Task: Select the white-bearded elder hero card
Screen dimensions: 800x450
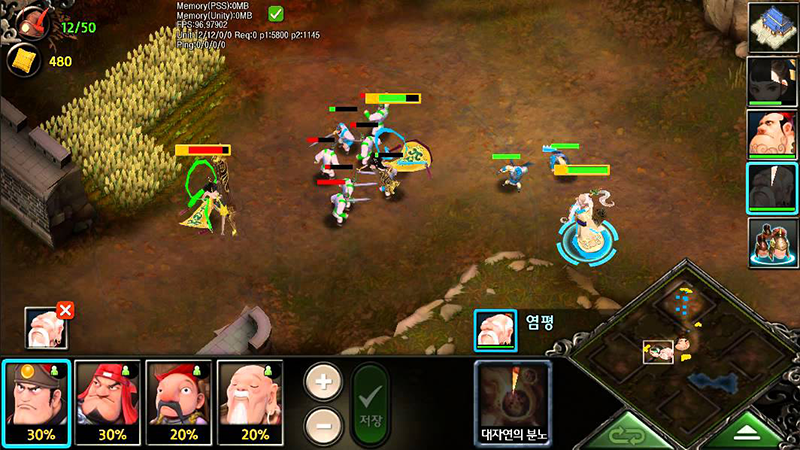Action: click(x=252, y=401)
